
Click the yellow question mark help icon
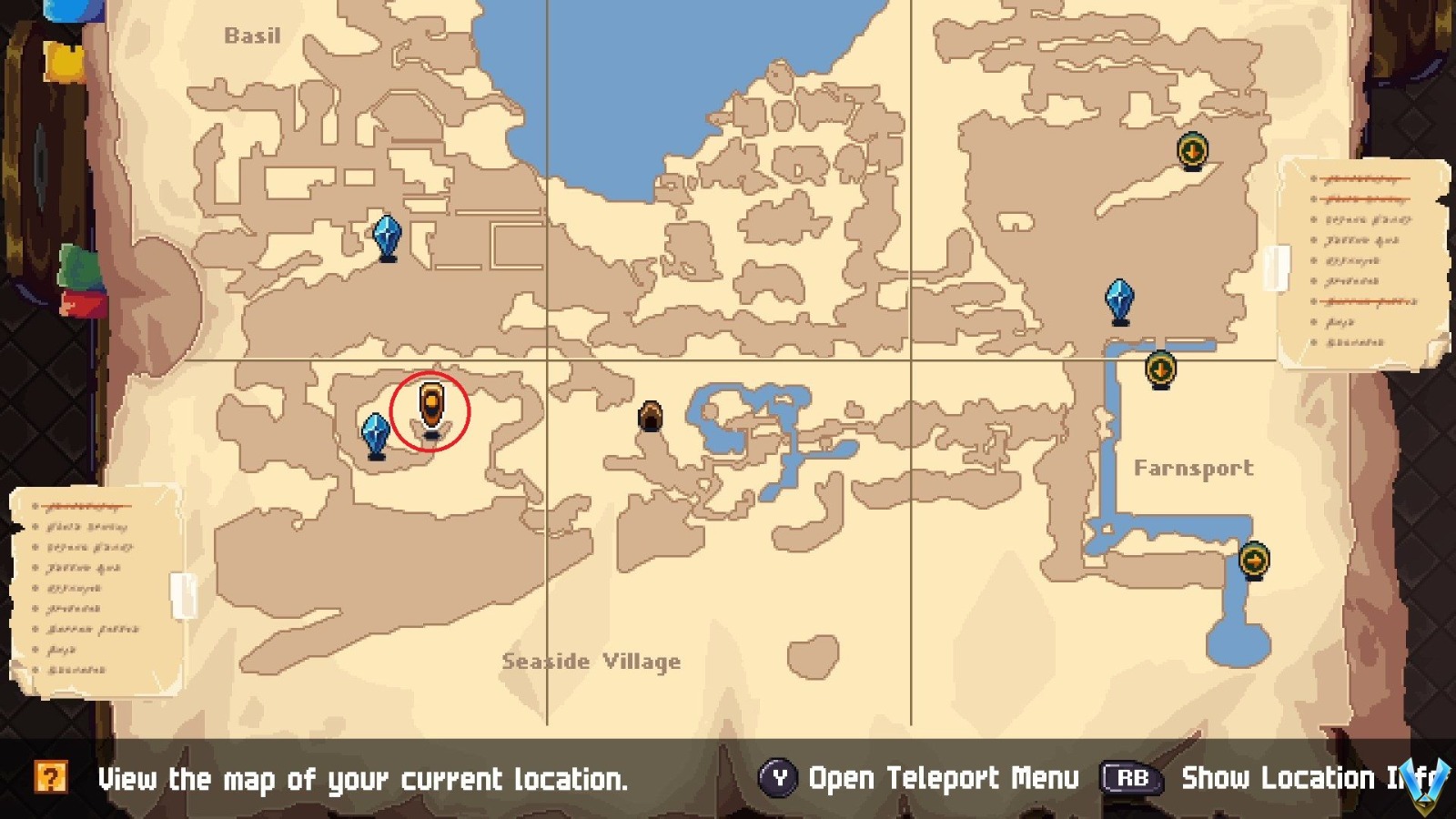coord(53,778)
